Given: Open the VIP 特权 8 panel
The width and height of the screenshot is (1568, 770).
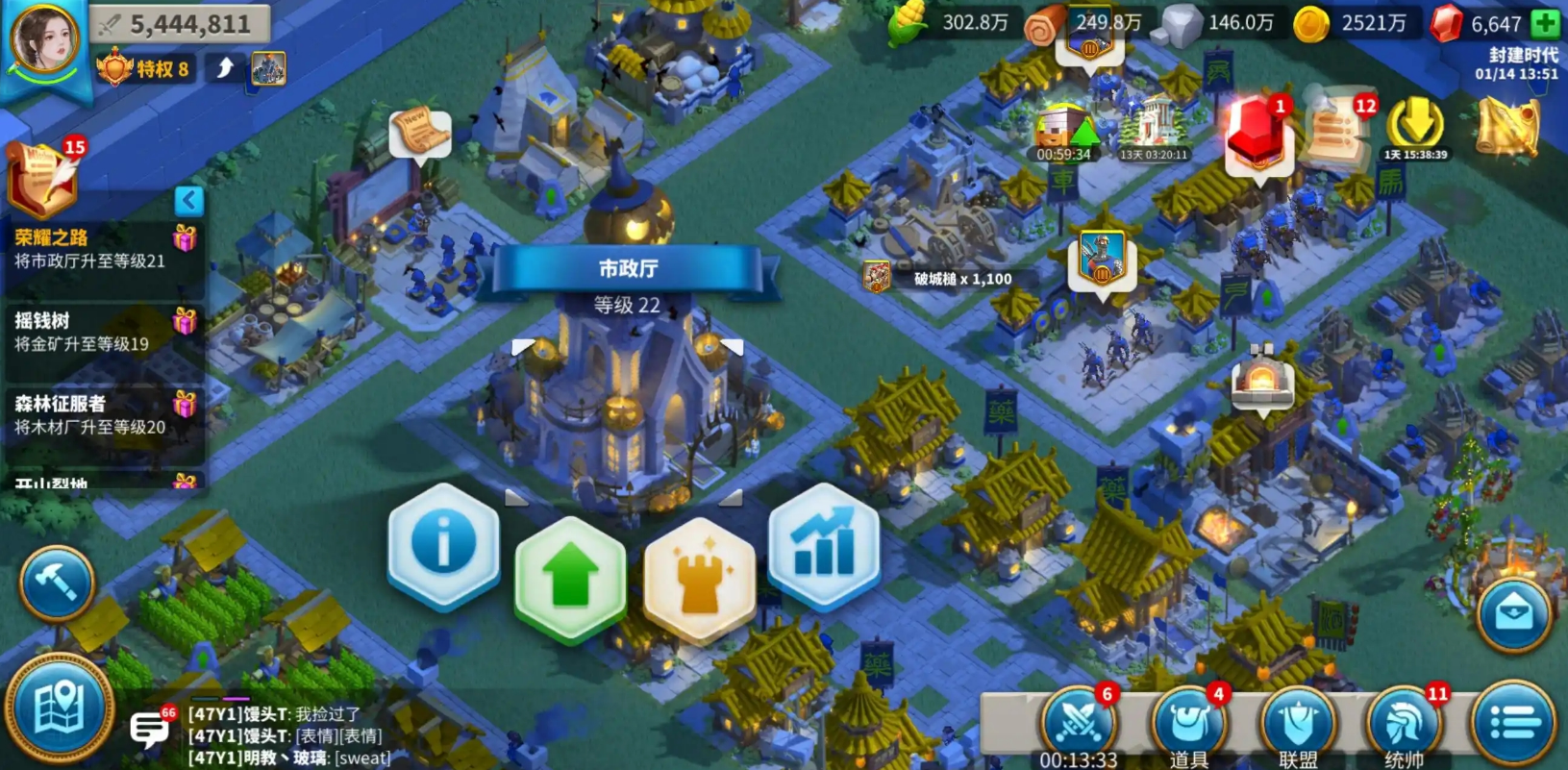Looking at the screenshot, I should click(144, 69).
